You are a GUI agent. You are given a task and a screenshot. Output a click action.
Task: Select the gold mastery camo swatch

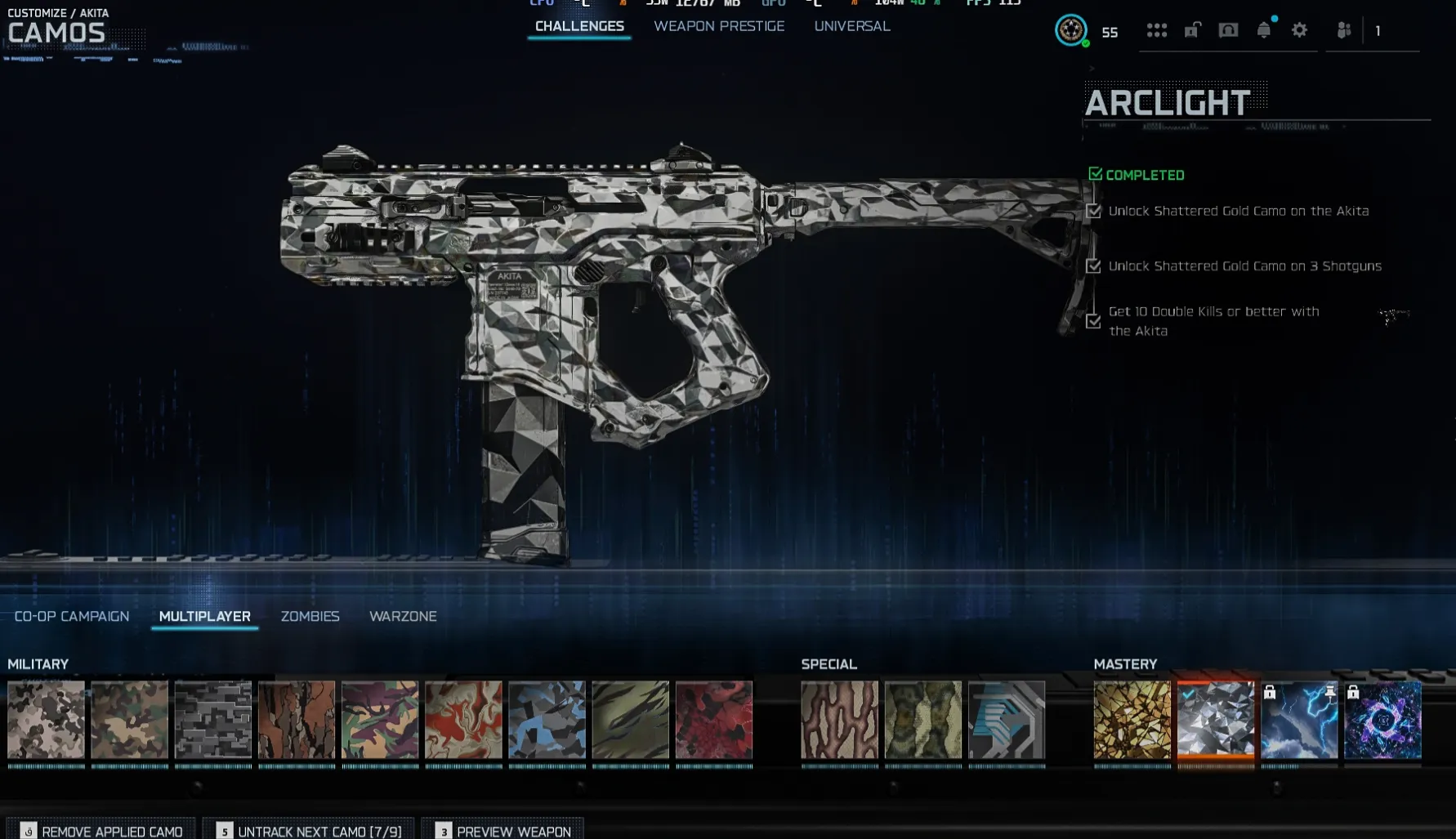pyautogui.click(x=1132, y=721)
